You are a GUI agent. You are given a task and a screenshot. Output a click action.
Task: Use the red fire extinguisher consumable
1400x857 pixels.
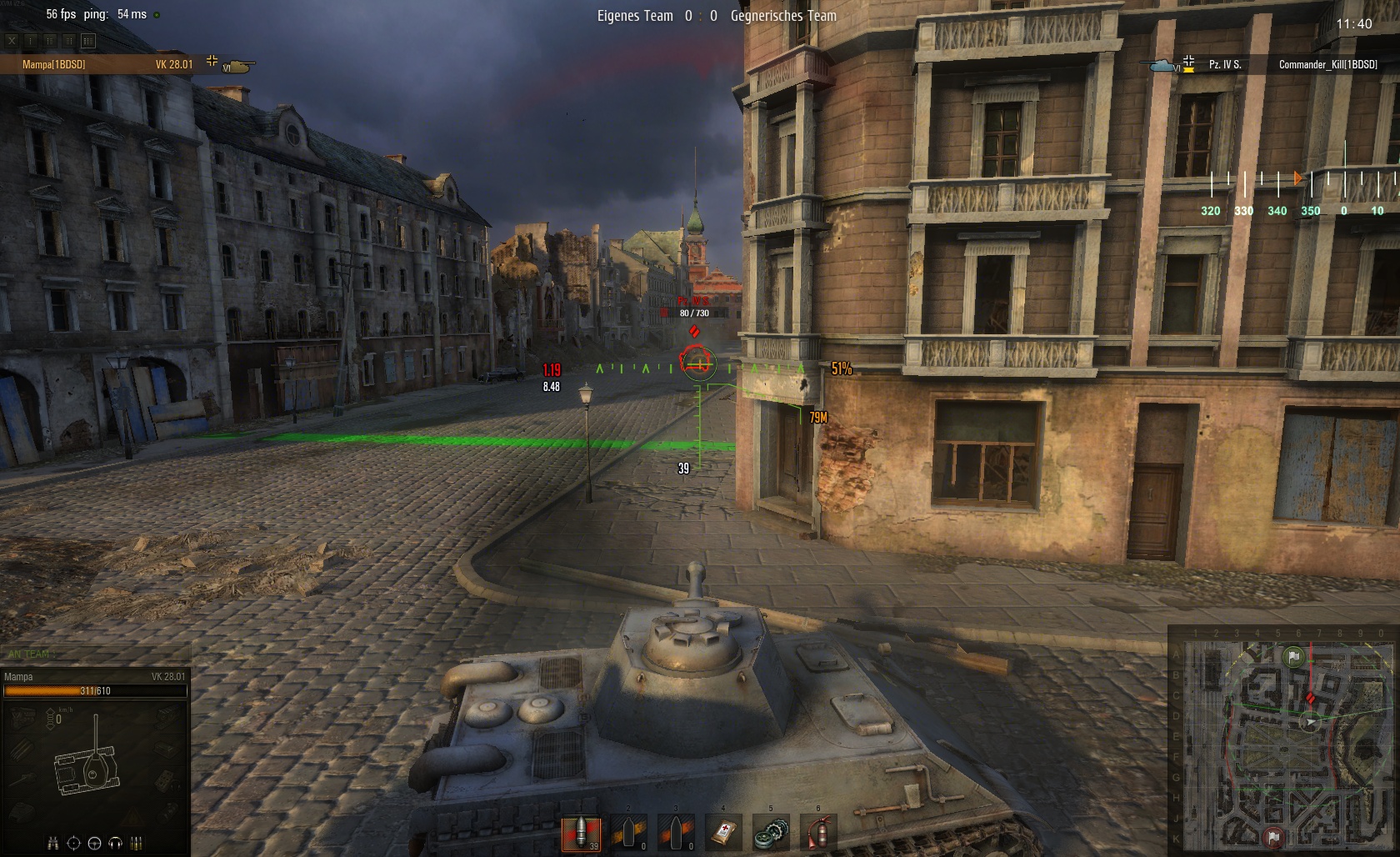click(818, 833)
